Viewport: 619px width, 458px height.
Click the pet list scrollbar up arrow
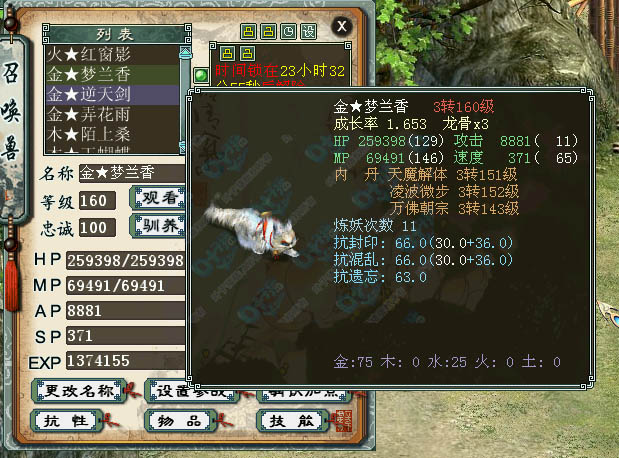pos(184,52)
